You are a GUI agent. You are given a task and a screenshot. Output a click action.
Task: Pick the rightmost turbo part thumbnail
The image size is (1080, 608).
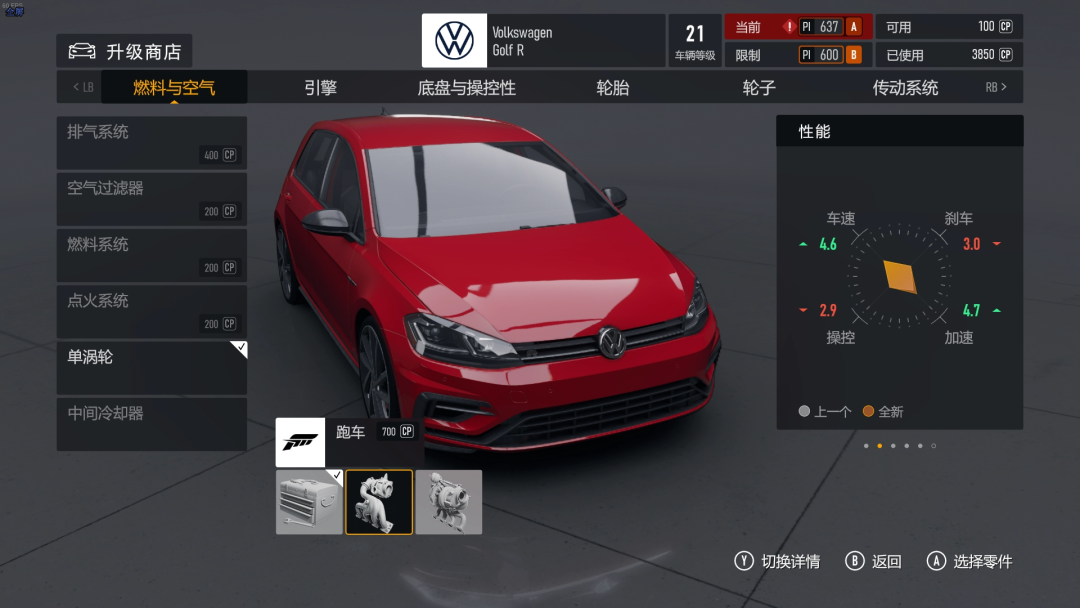(x=449, y=502)
